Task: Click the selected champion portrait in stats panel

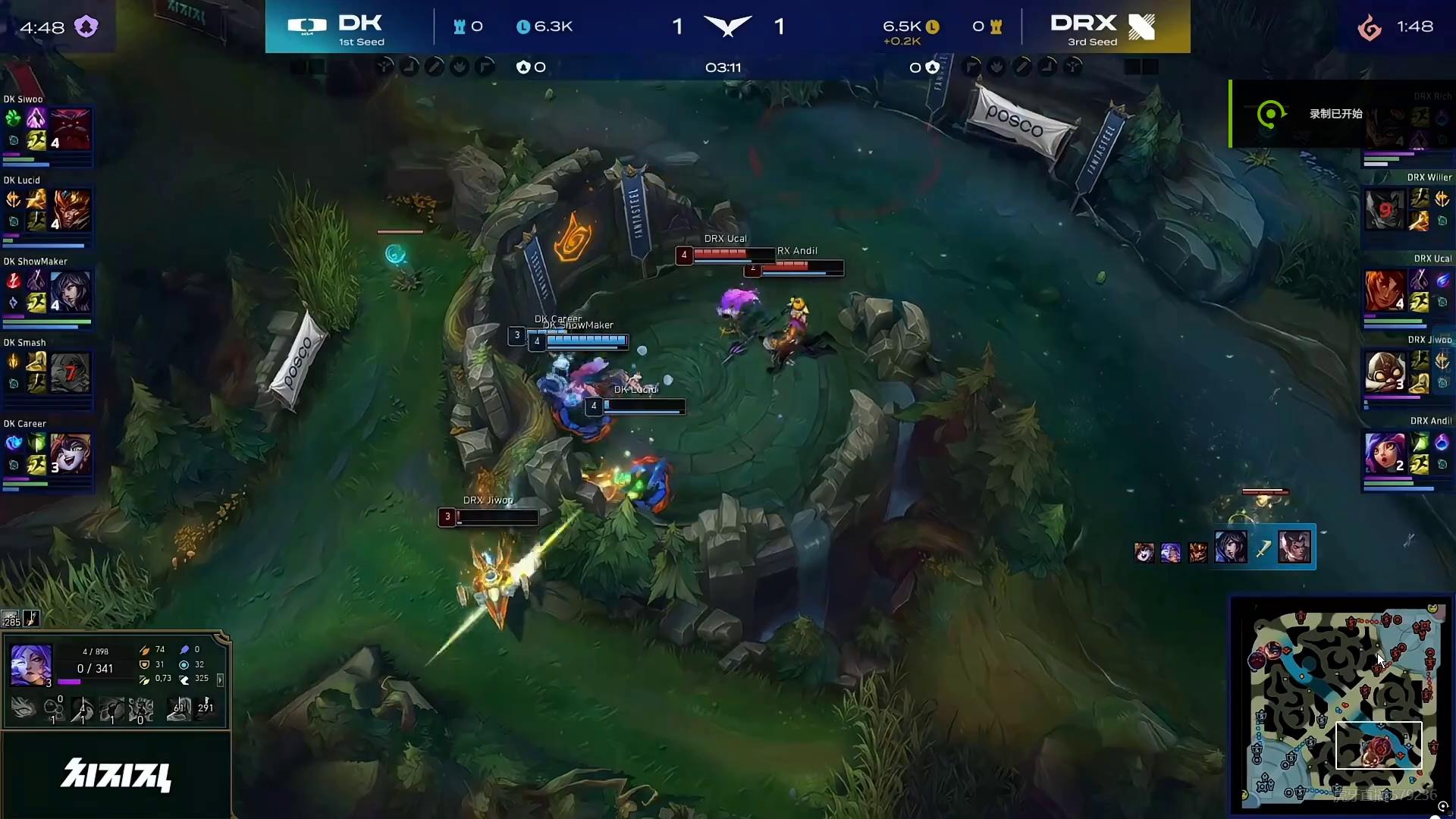Action: click(x=31, y=665)
